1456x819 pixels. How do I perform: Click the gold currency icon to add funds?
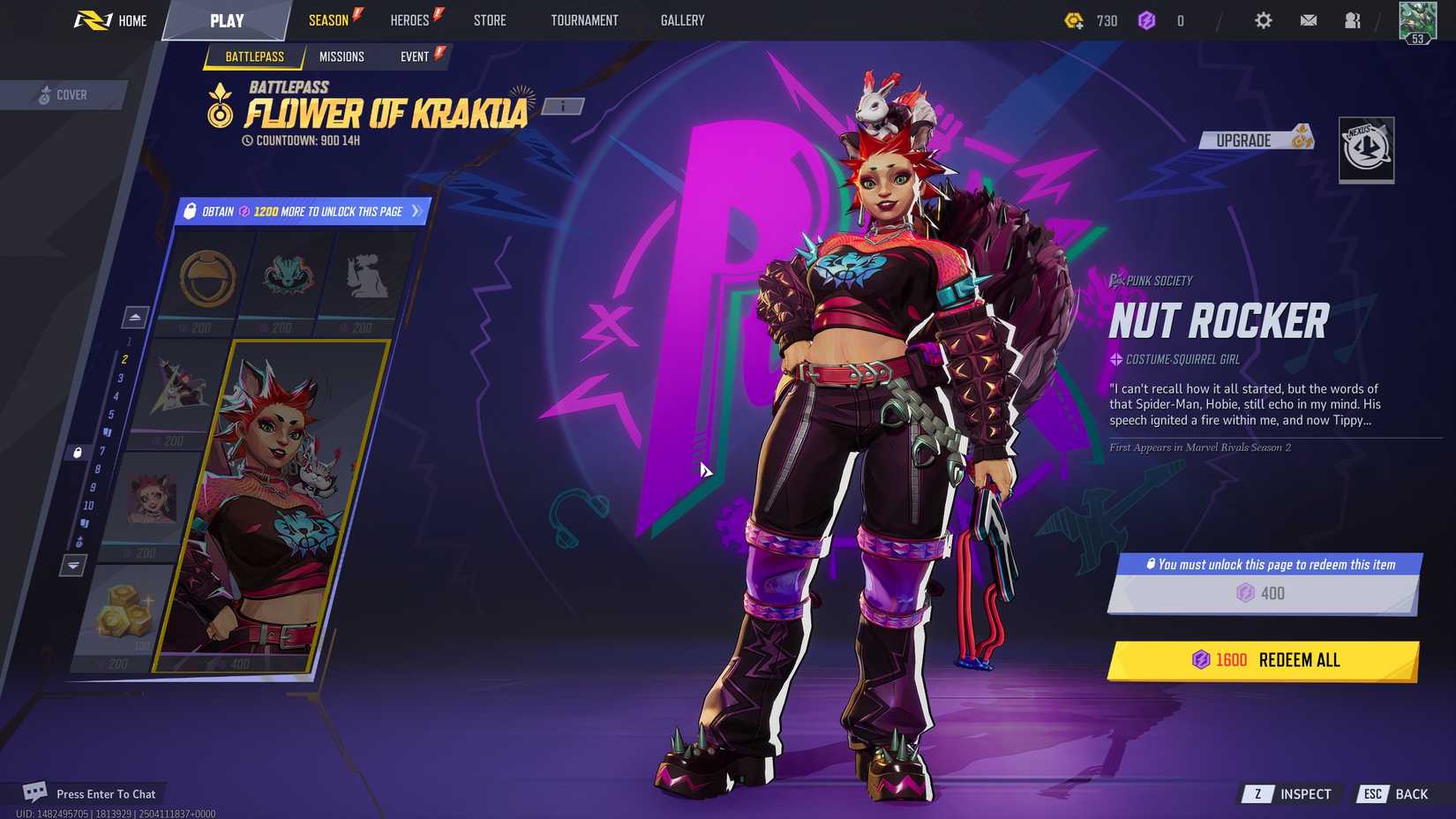pos(1074,20)
